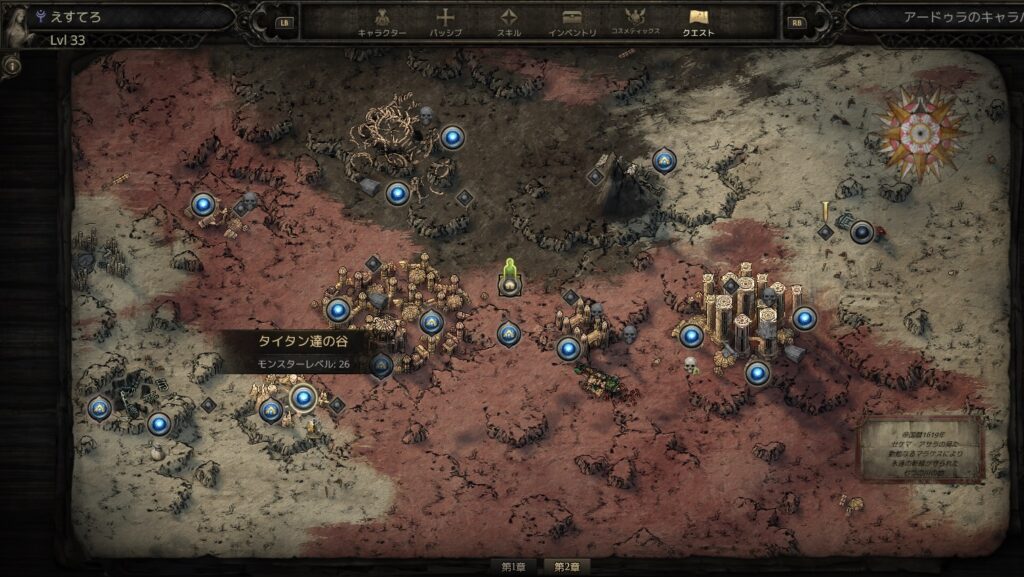Click the character portrait beside えすてろ

pyautogui.click(x=17, y=26)
